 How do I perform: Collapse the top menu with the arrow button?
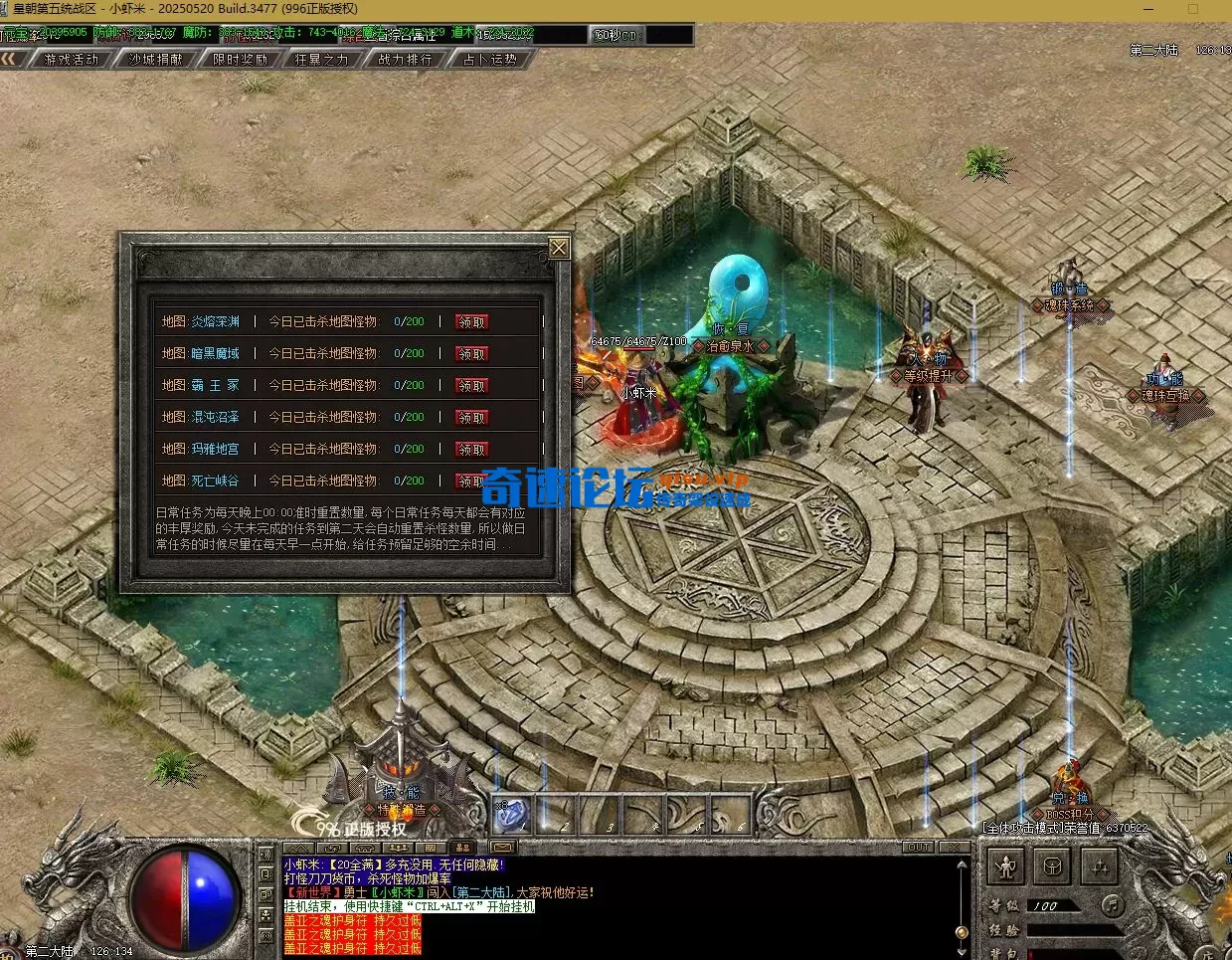pos(11,60)
